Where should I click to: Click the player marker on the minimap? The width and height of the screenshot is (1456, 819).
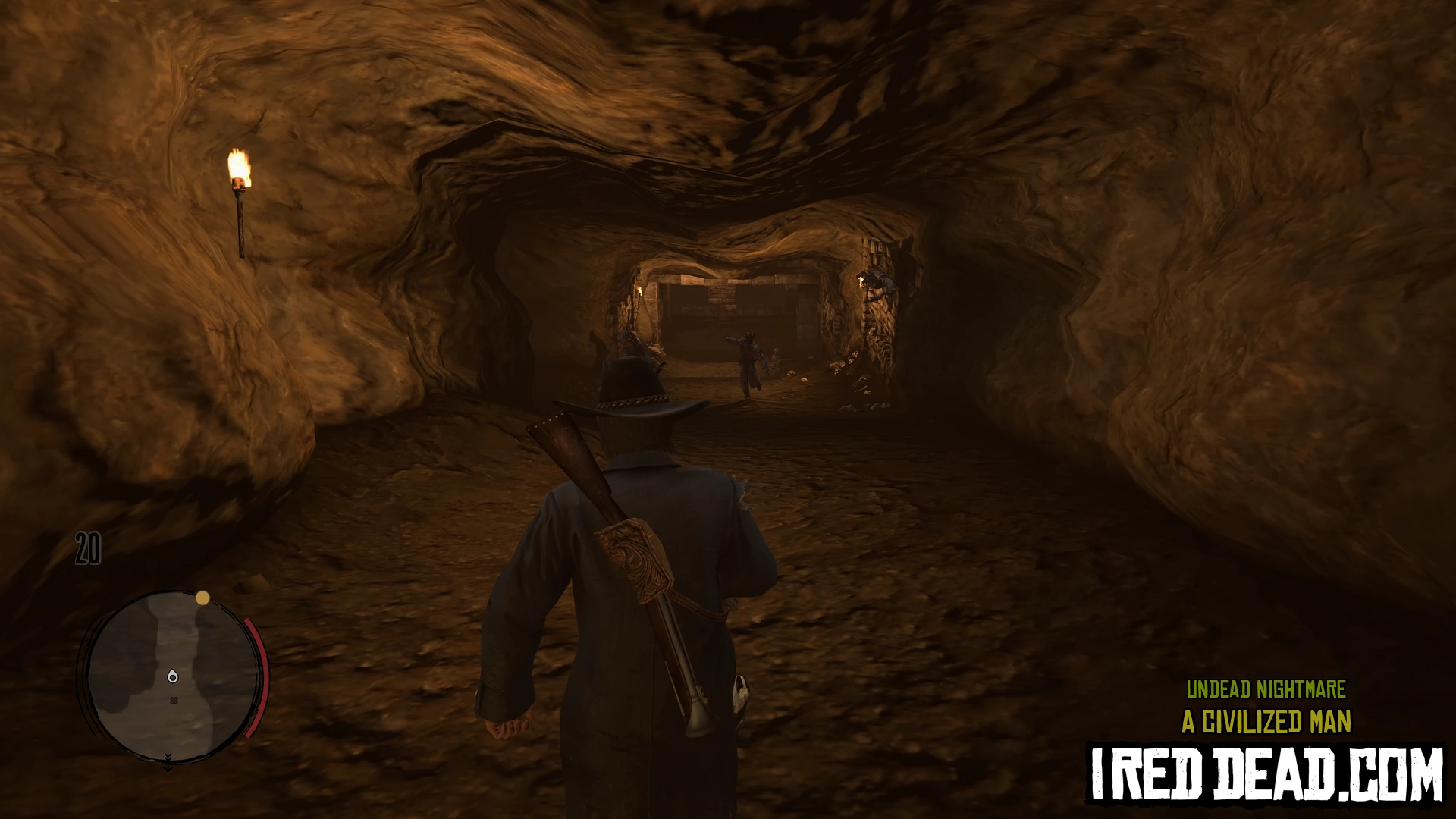(173, 676)
